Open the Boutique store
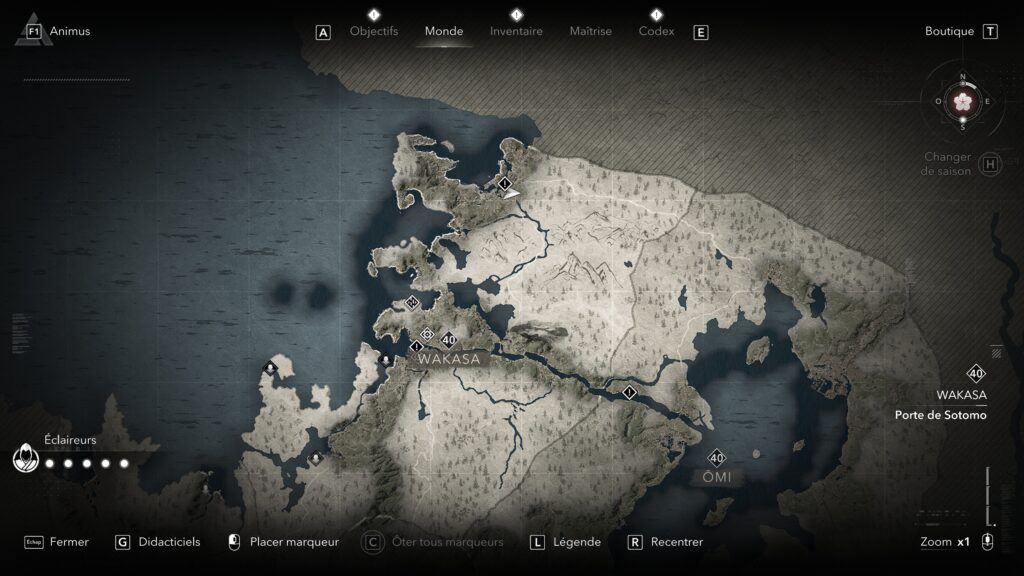This screenshot has height=576, width=1024. 949,31
